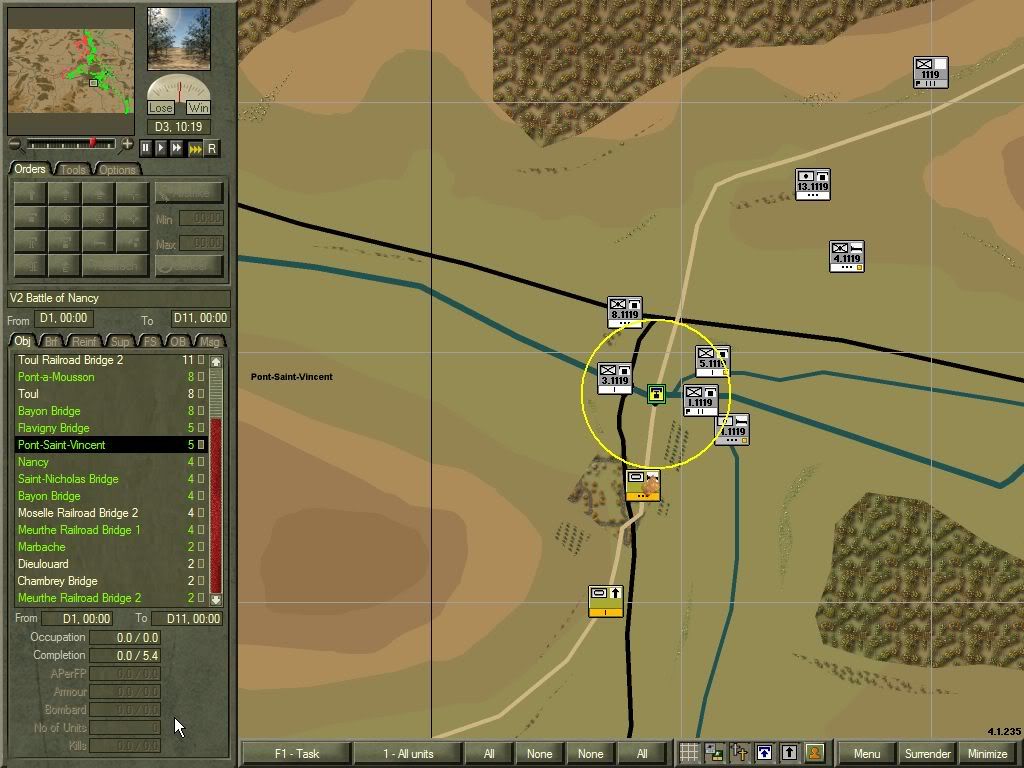Image resolution: width=1024 pixels, height=768 pixels.
Task: Select the Dieulouard objective row
Action: 44,564
